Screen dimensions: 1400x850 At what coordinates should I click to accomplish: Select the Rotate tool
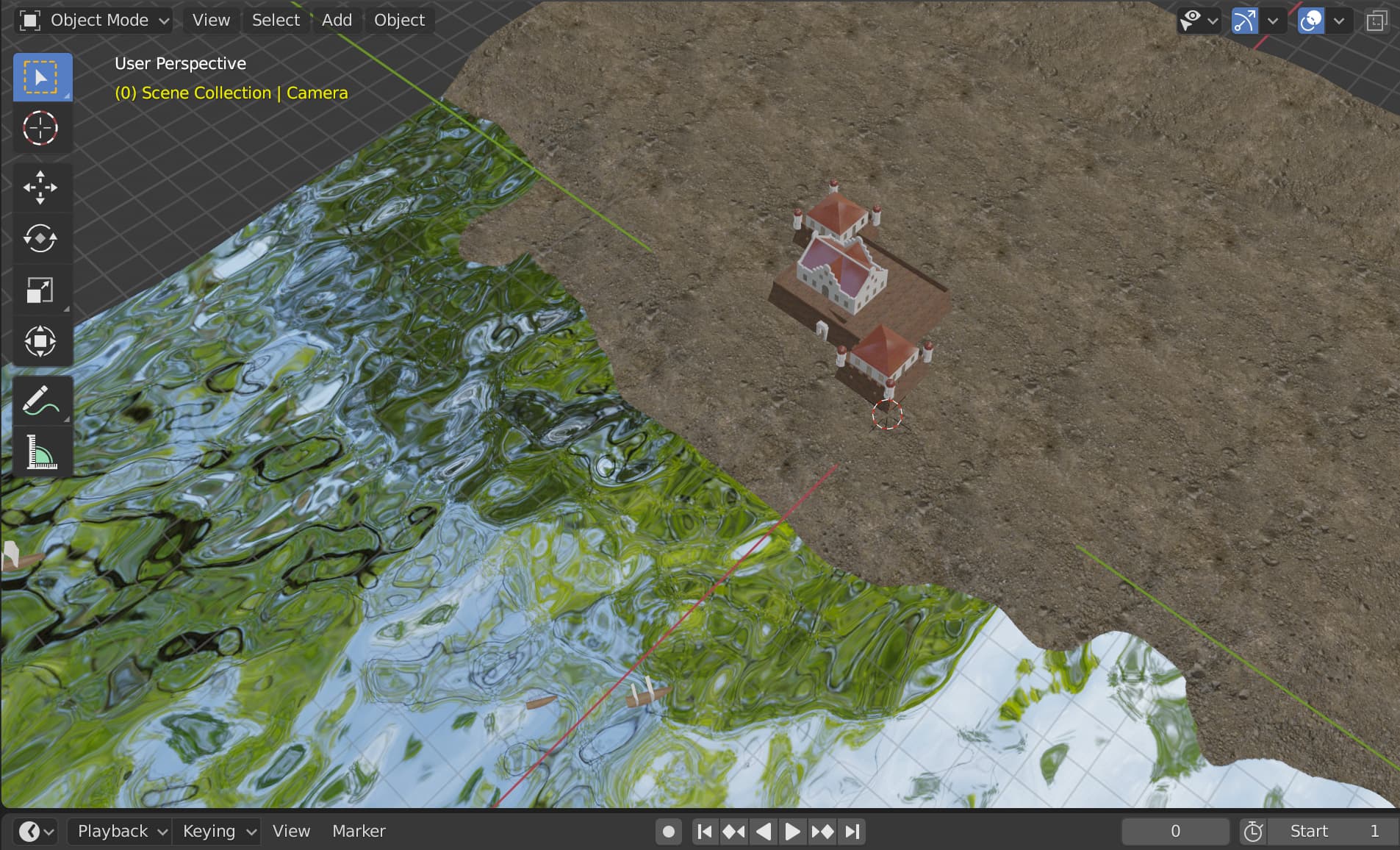[x=42, y=238]
